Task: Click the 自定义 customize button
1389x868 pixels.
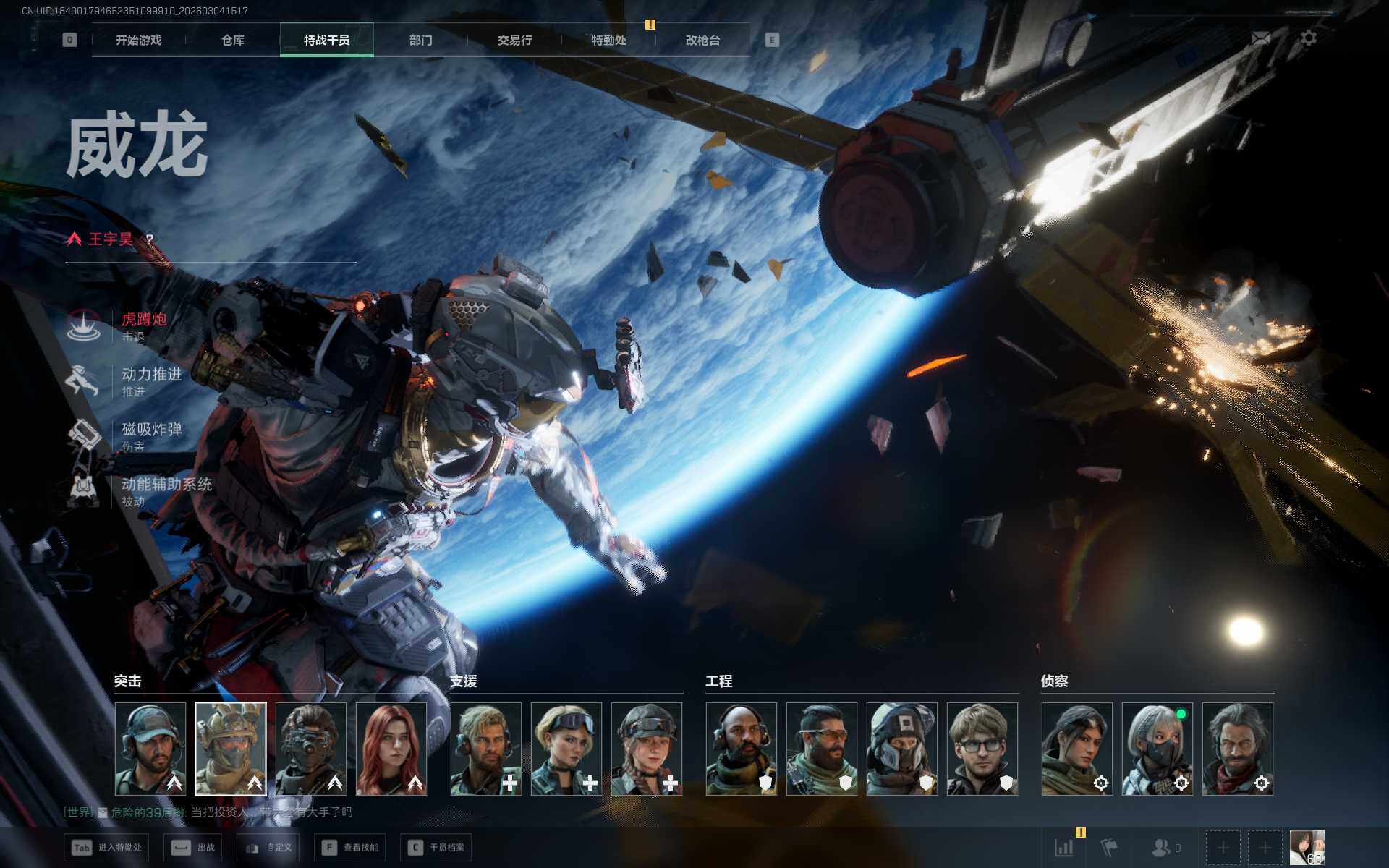Action: (x=270, y=847)
